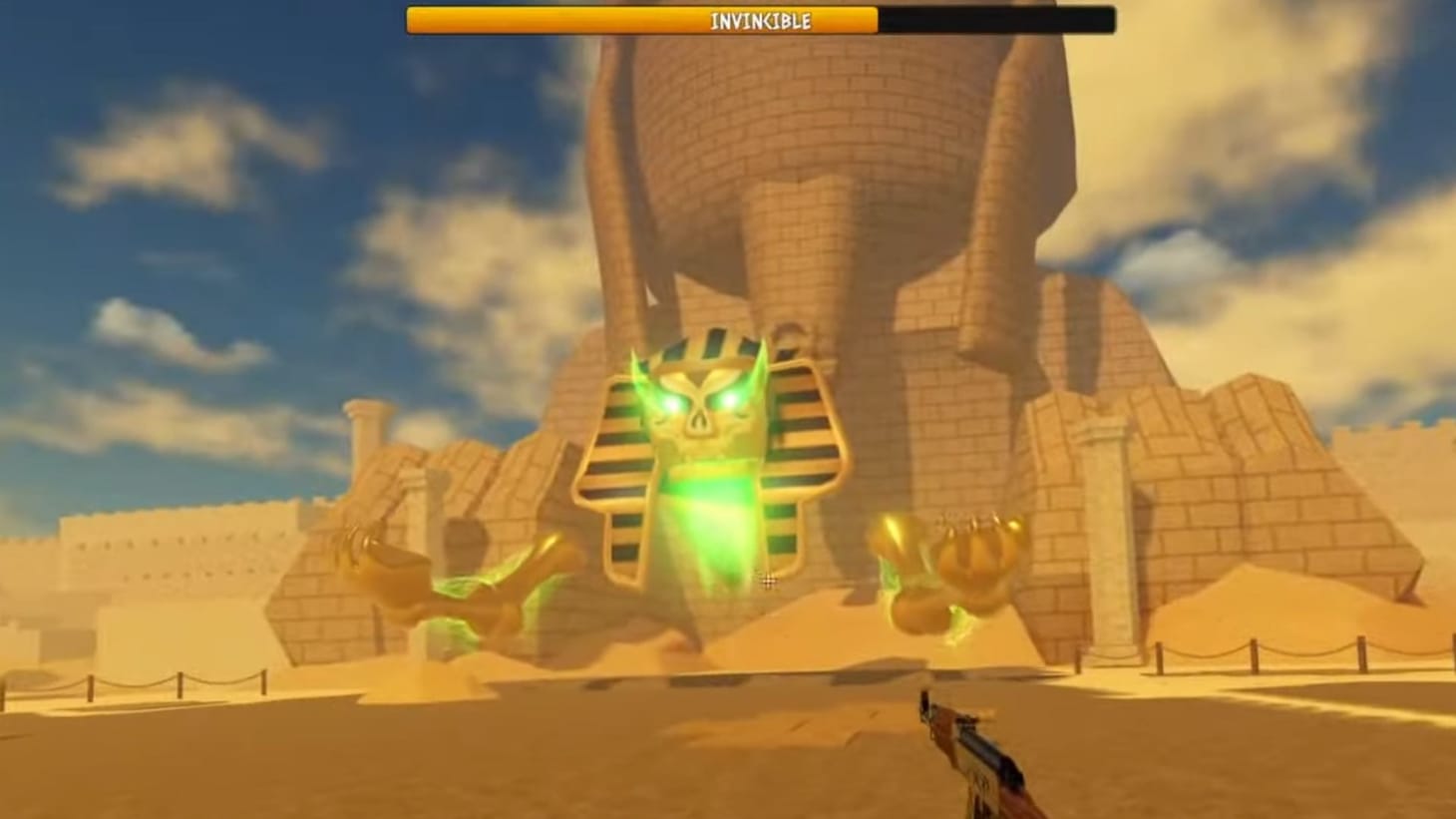1456x819 pixels.
Task: Click the INVINCIBLE text label
Action: tap(760, 20)
